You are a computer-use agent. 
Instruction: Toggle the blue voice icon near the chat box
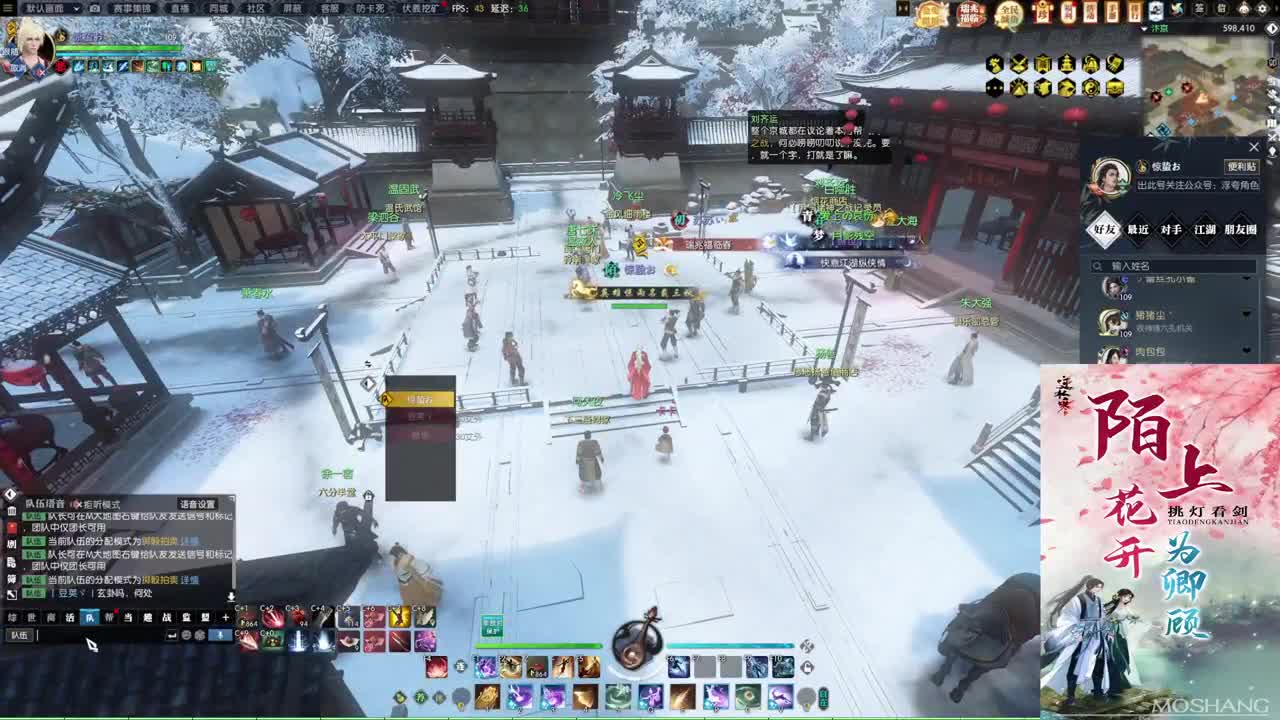[x=220, y=634]
